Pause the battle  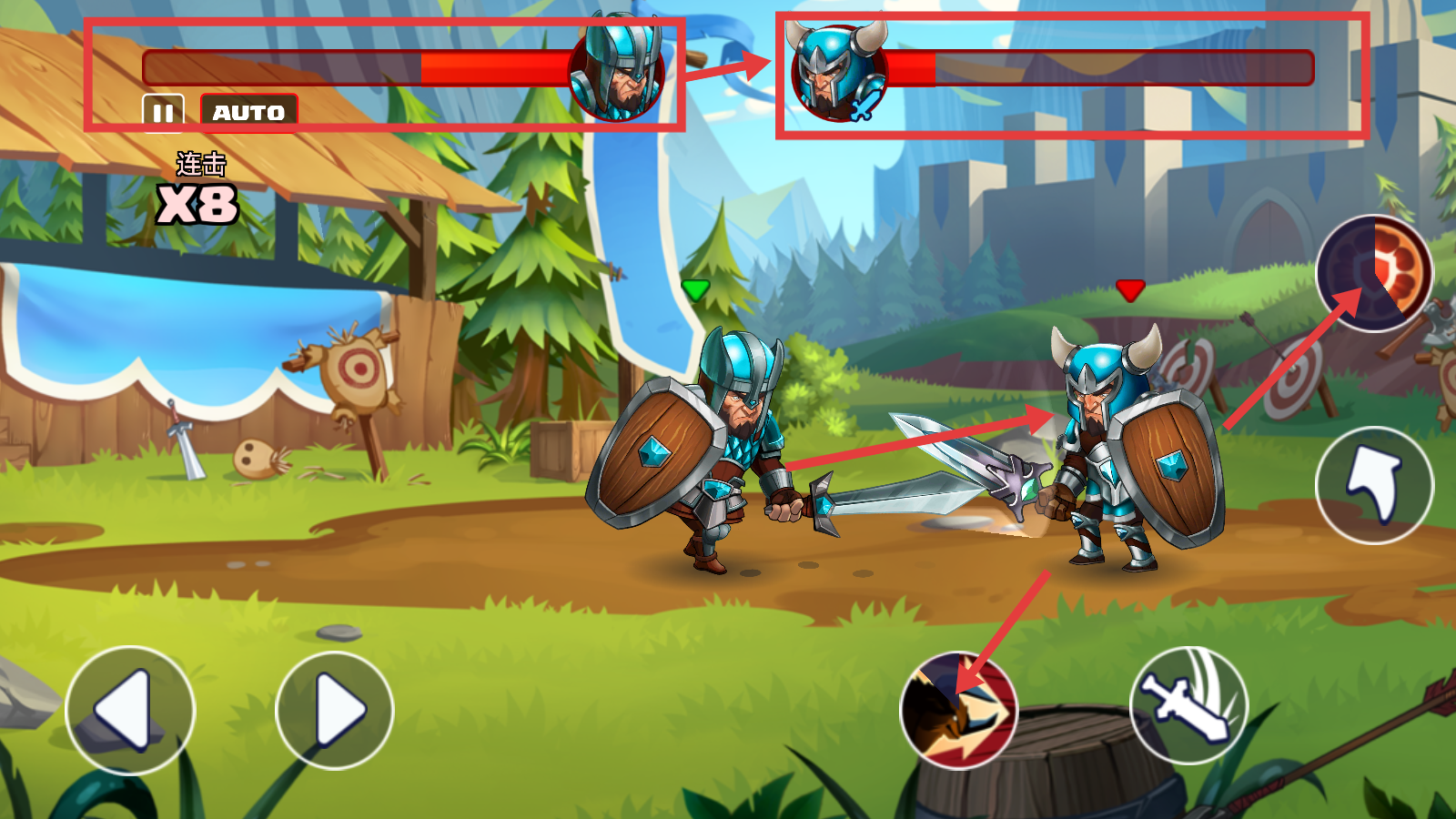pos(163,113)
